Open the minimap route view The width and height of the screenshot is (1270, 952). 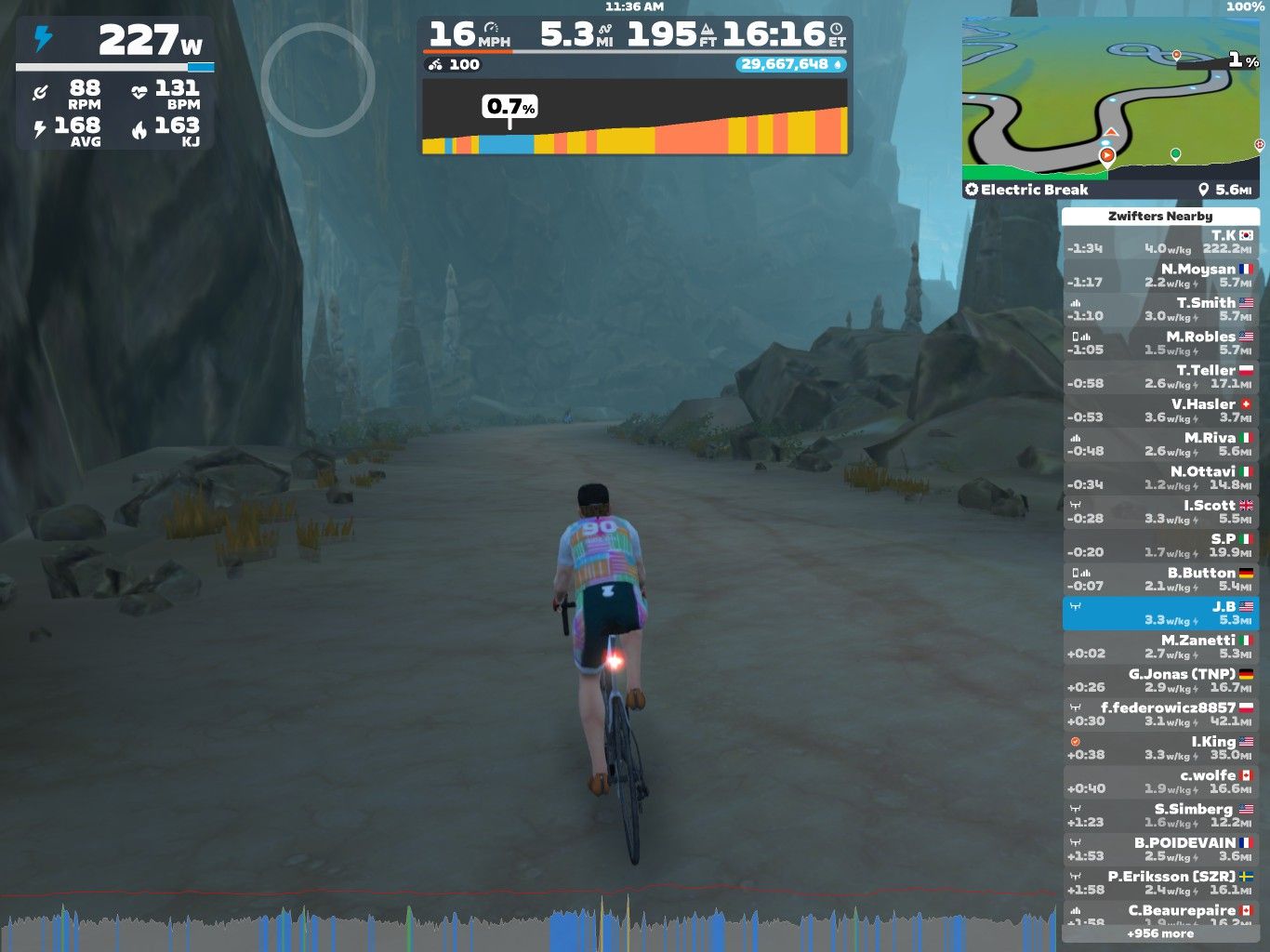click(x=1110, y=98)
